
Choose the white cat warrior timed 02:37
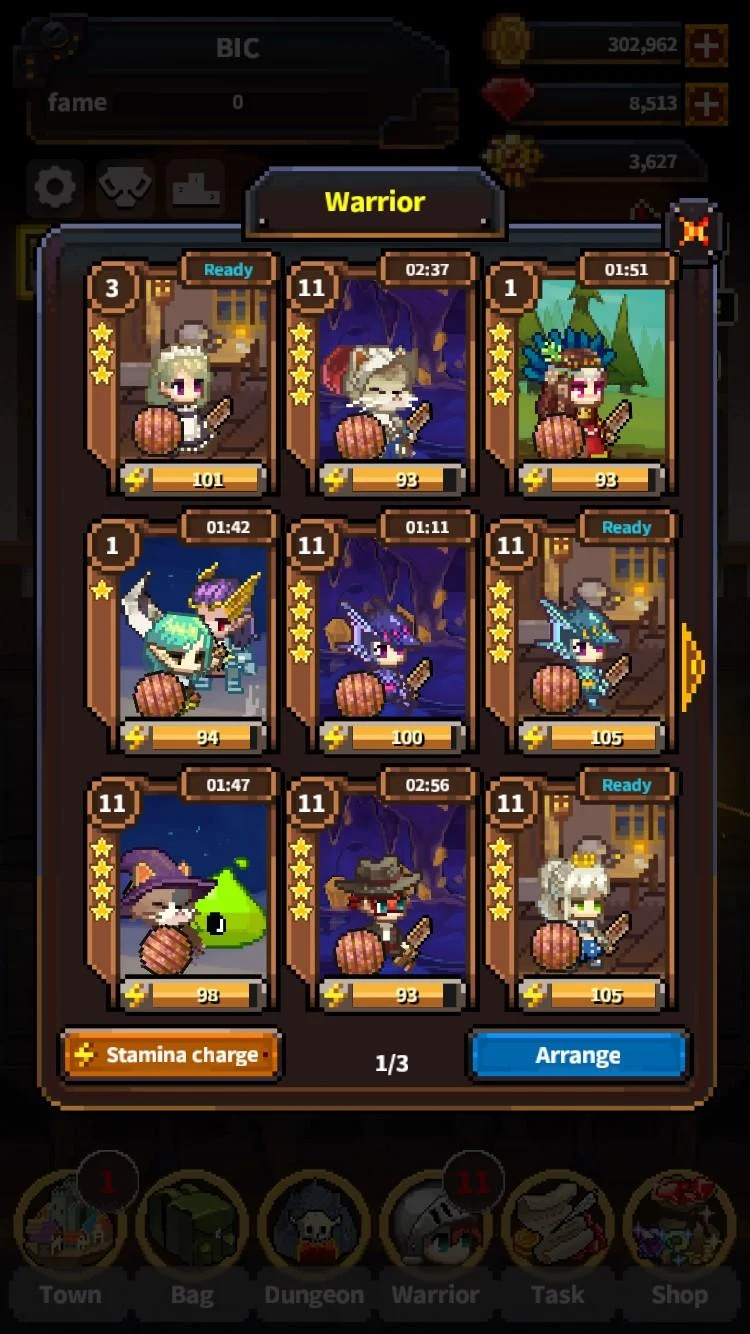coord(380,376)
